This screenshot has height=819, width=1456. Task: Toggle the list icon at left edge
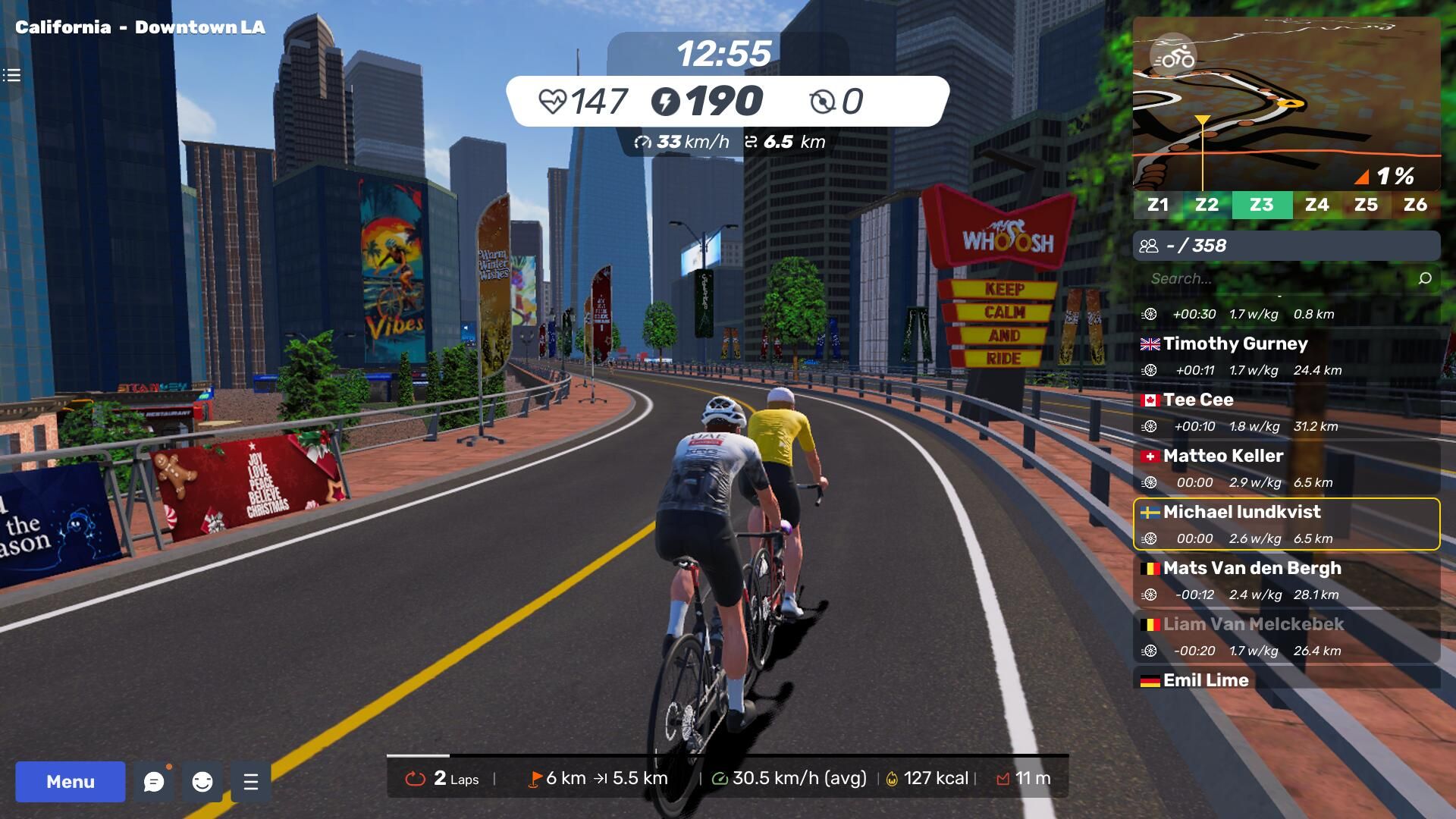[11, 75]
